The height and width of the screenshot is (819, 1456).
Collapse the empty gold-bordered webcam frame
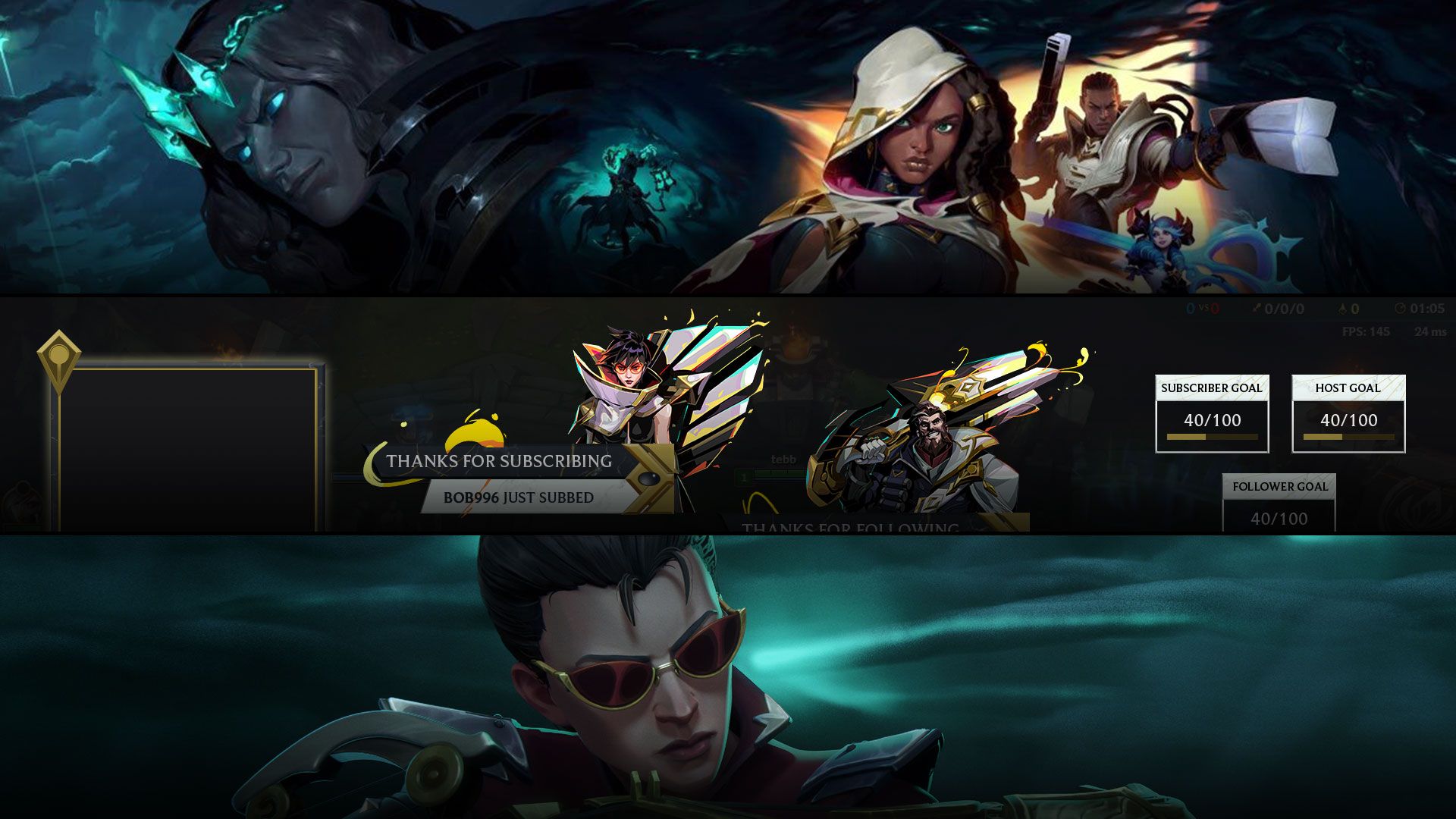[182, 440]
